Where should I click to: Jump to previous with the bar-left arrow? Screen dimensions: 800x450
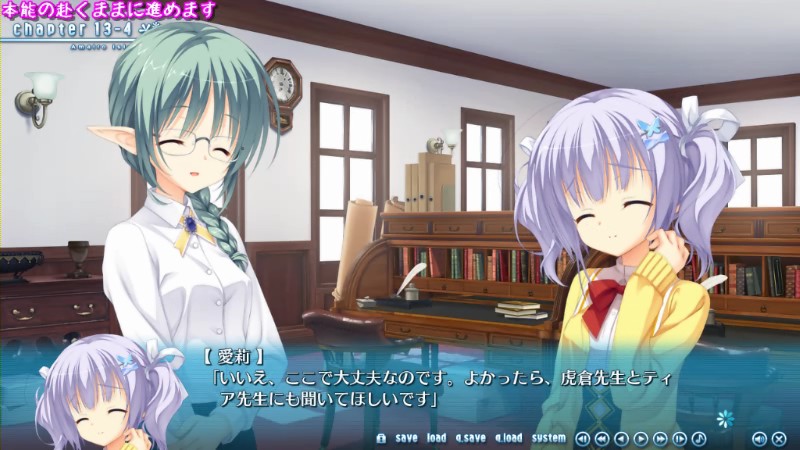tap(583, 438)
